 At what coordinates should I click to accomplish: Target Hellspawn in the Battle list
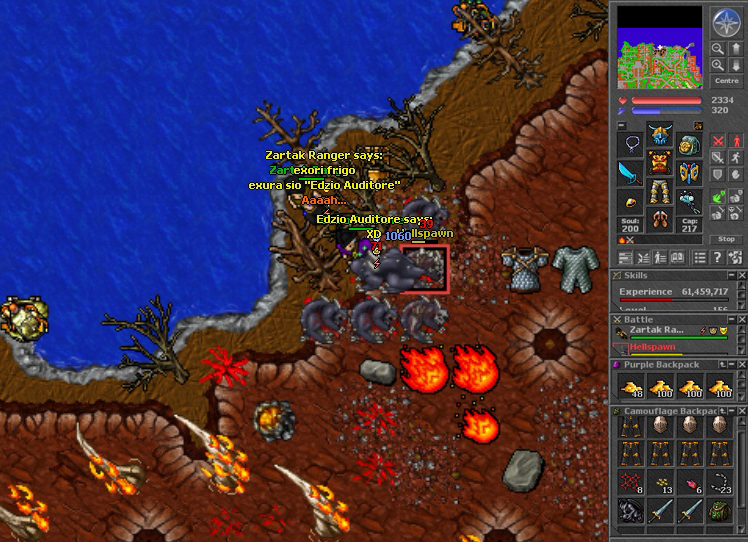[652, 346]
